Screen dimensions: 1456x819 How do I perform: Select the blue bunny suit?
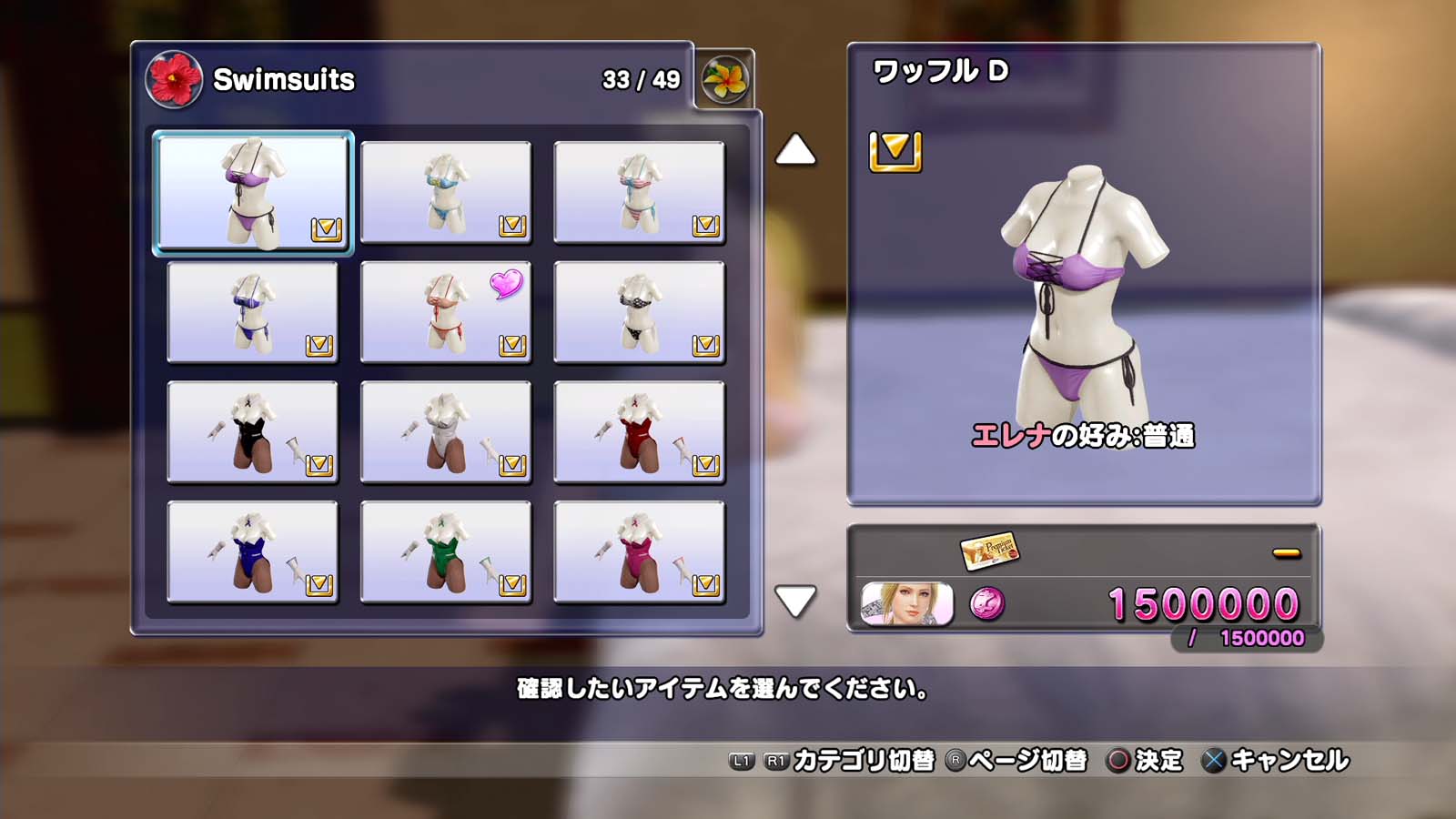tap(253, 552)
